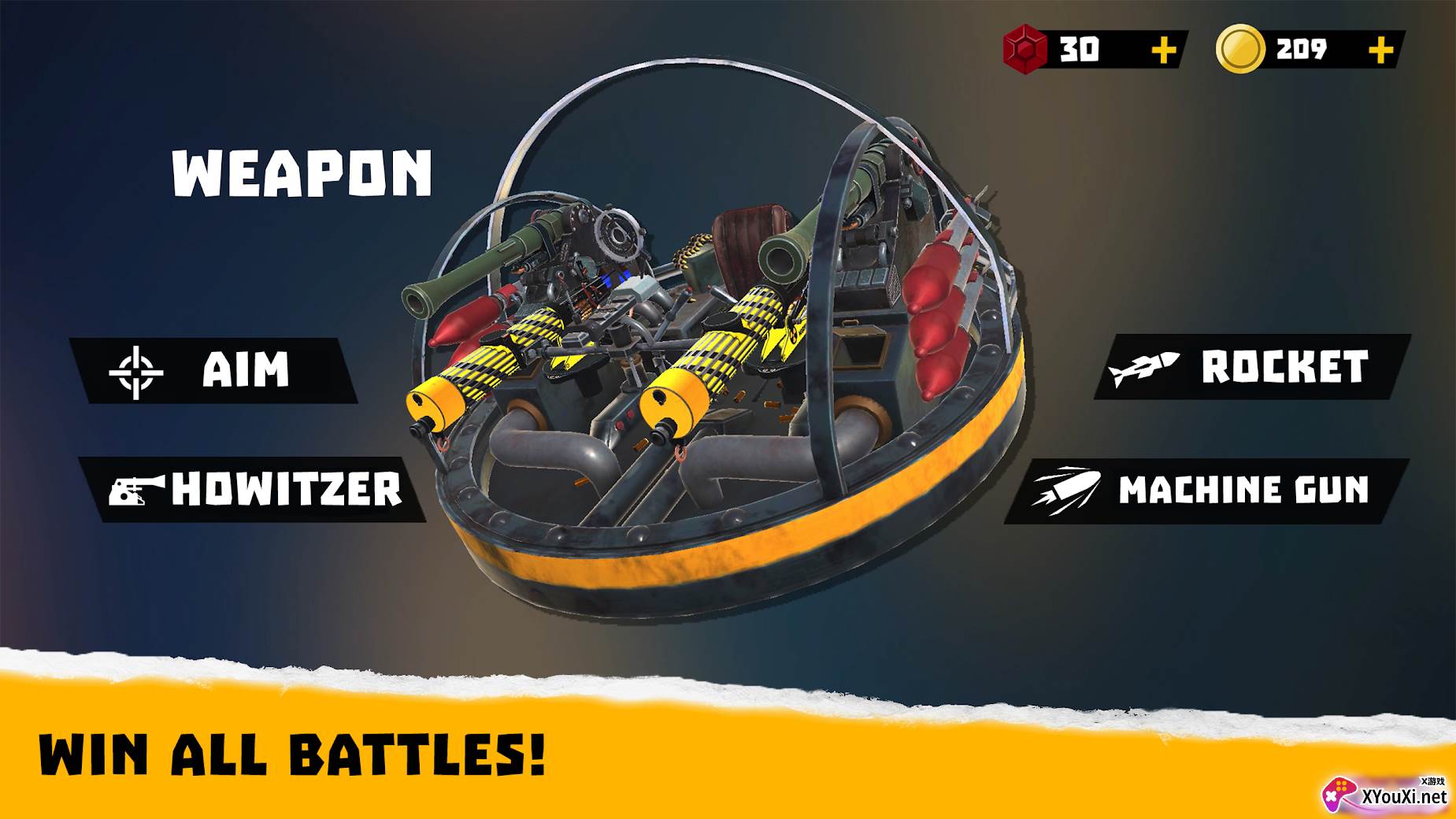Click the XYouXi.net watermark logo
The height and width of the screenshot is (819, 1456).
(1385, 794)
